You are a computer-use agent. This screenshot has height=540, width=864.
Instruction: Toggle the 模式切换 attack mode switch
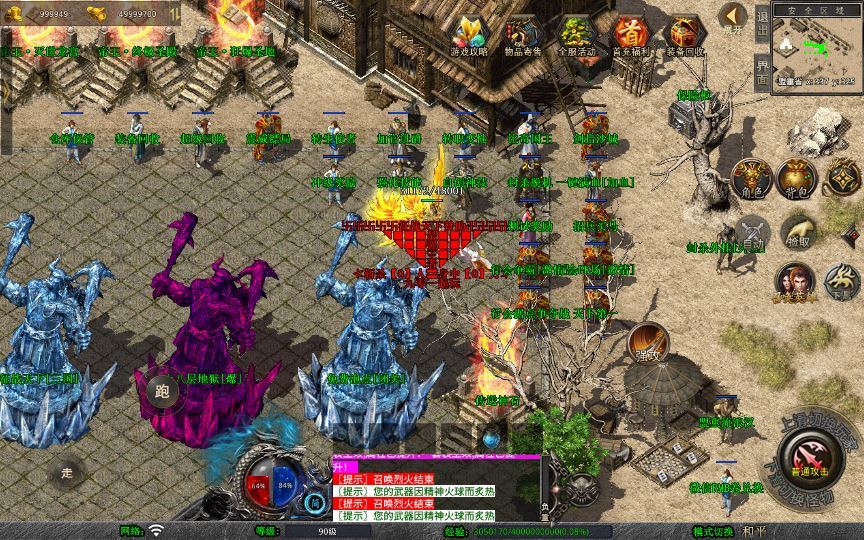tap(715, 531)
